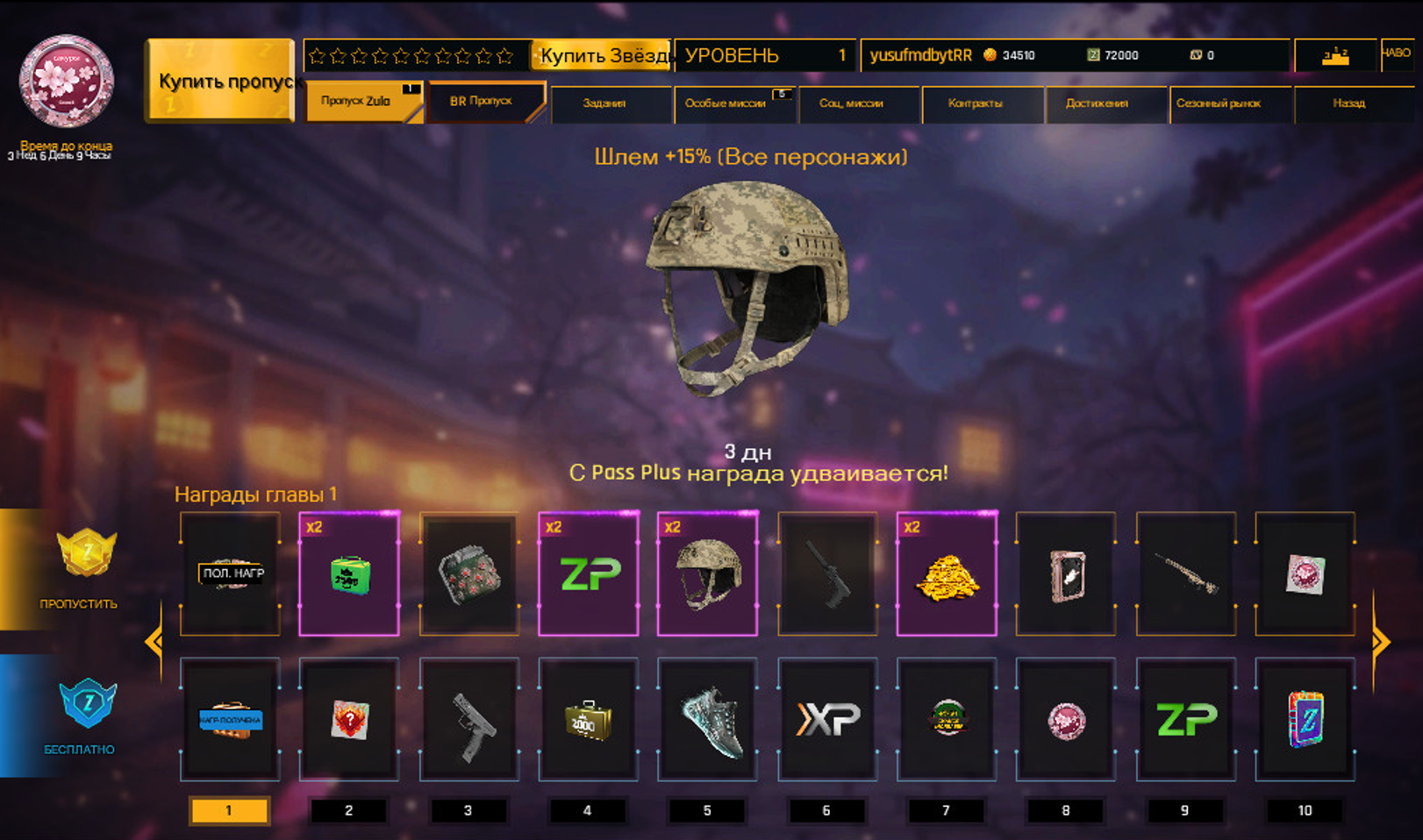Click the Купить пропуск button
Viewport: 1423px width, 840px height.
(x=219, y=81)
